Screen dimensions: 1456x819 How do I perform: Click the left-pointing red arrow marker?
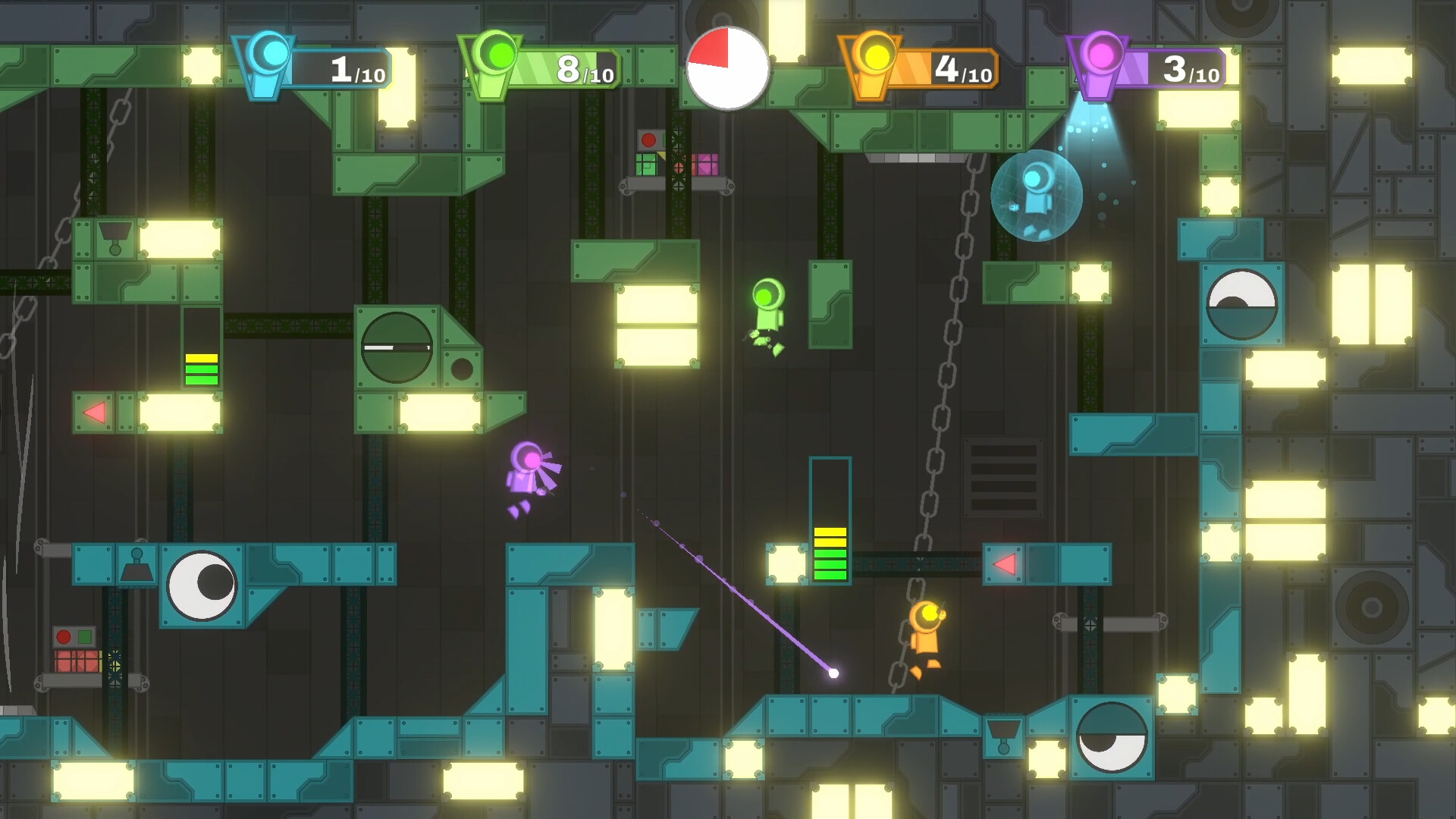tap(94, 412)
